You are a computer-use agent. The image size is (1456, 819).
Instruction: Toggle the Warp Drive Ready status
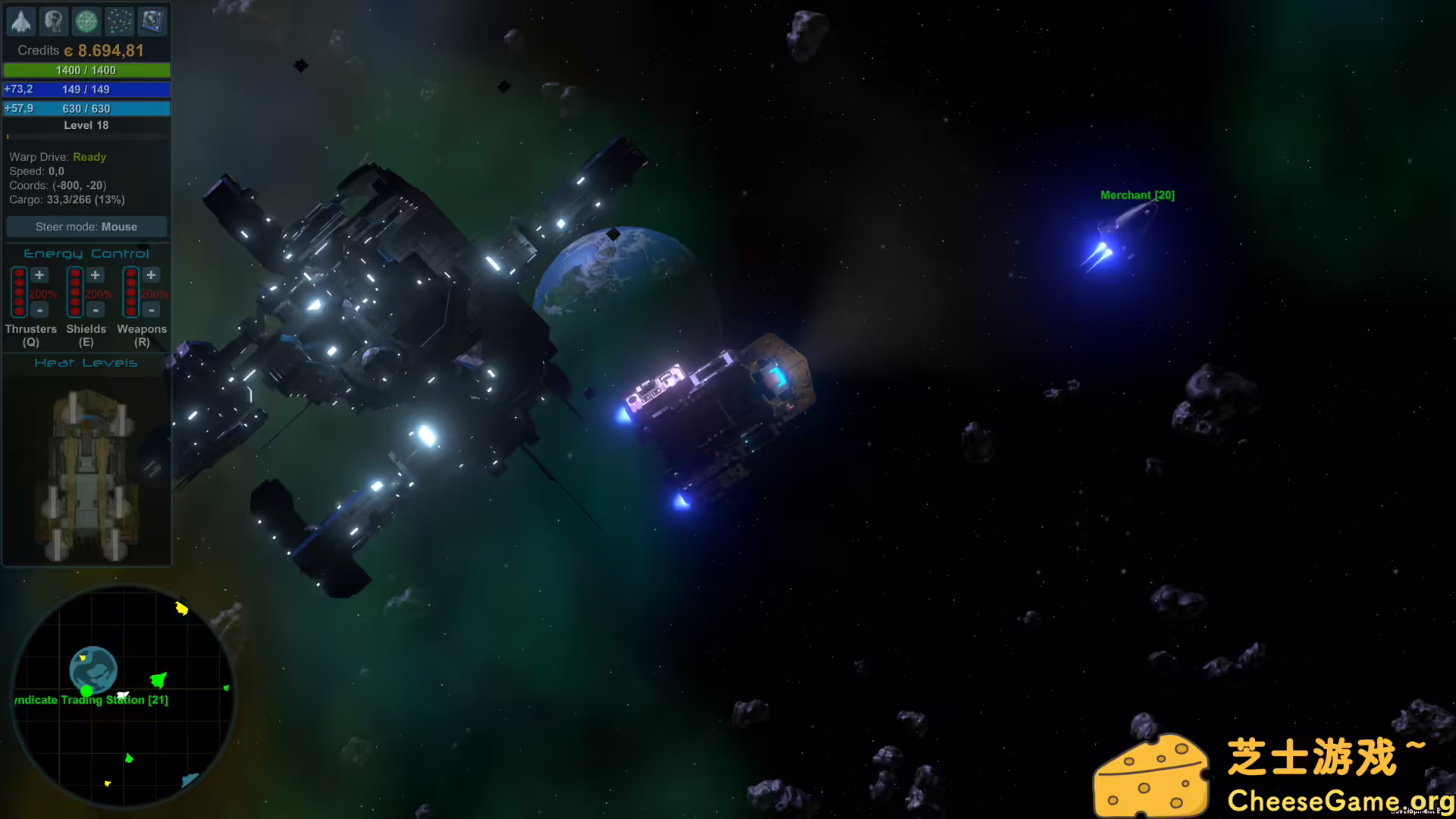(x=89, y=157)
